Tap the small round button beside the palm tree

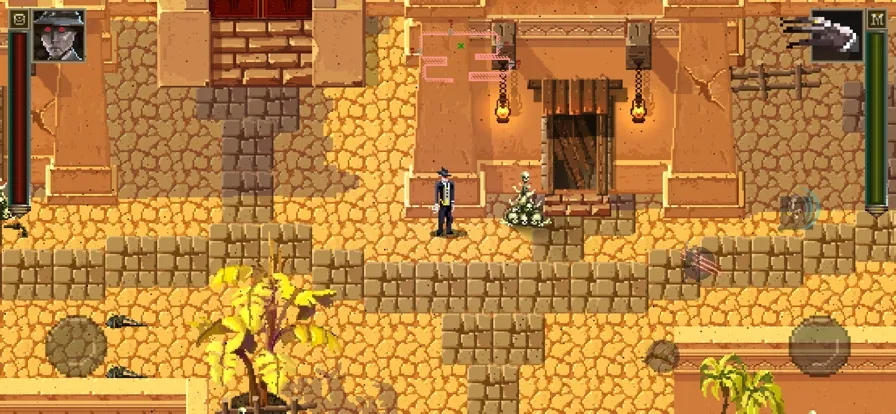tap(663, 355)
